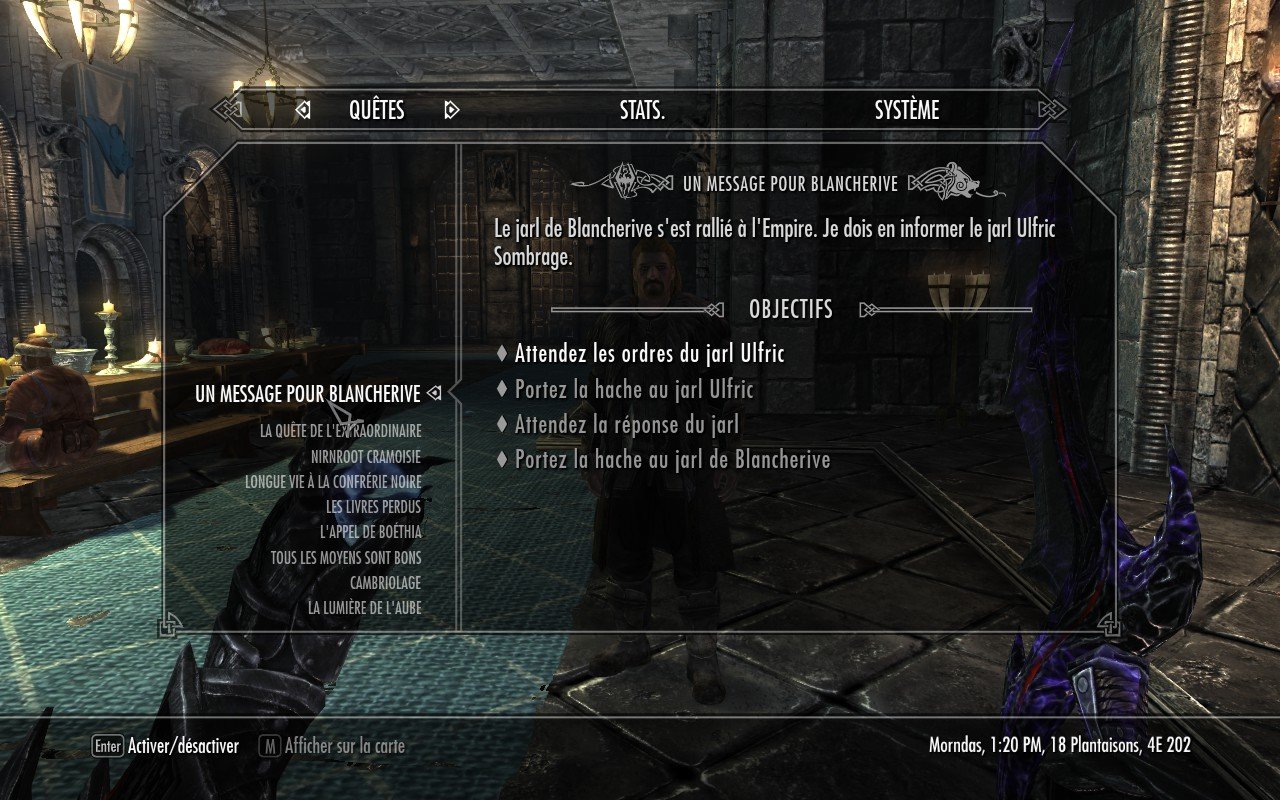
Task: Click the left arrow beside Quêtes
Action: [303, 111]
